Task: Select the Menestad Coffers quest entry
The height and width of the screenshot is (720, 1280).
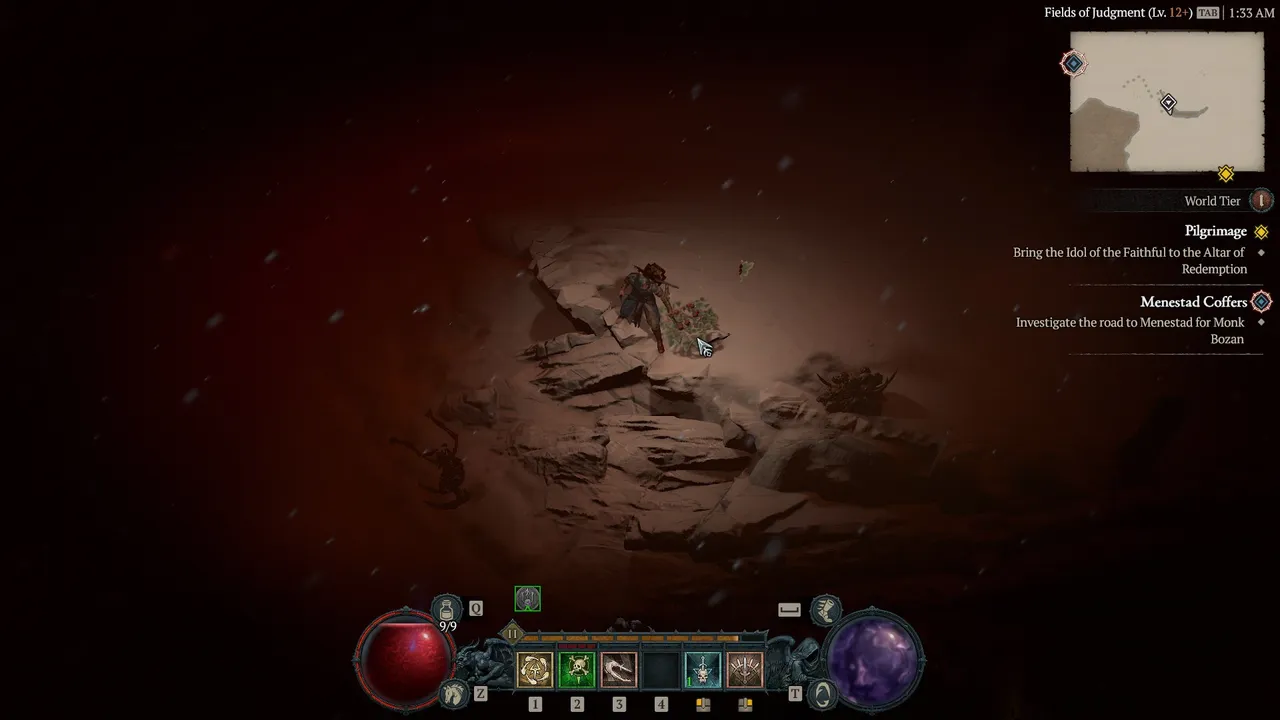Action: point(1193,302)
